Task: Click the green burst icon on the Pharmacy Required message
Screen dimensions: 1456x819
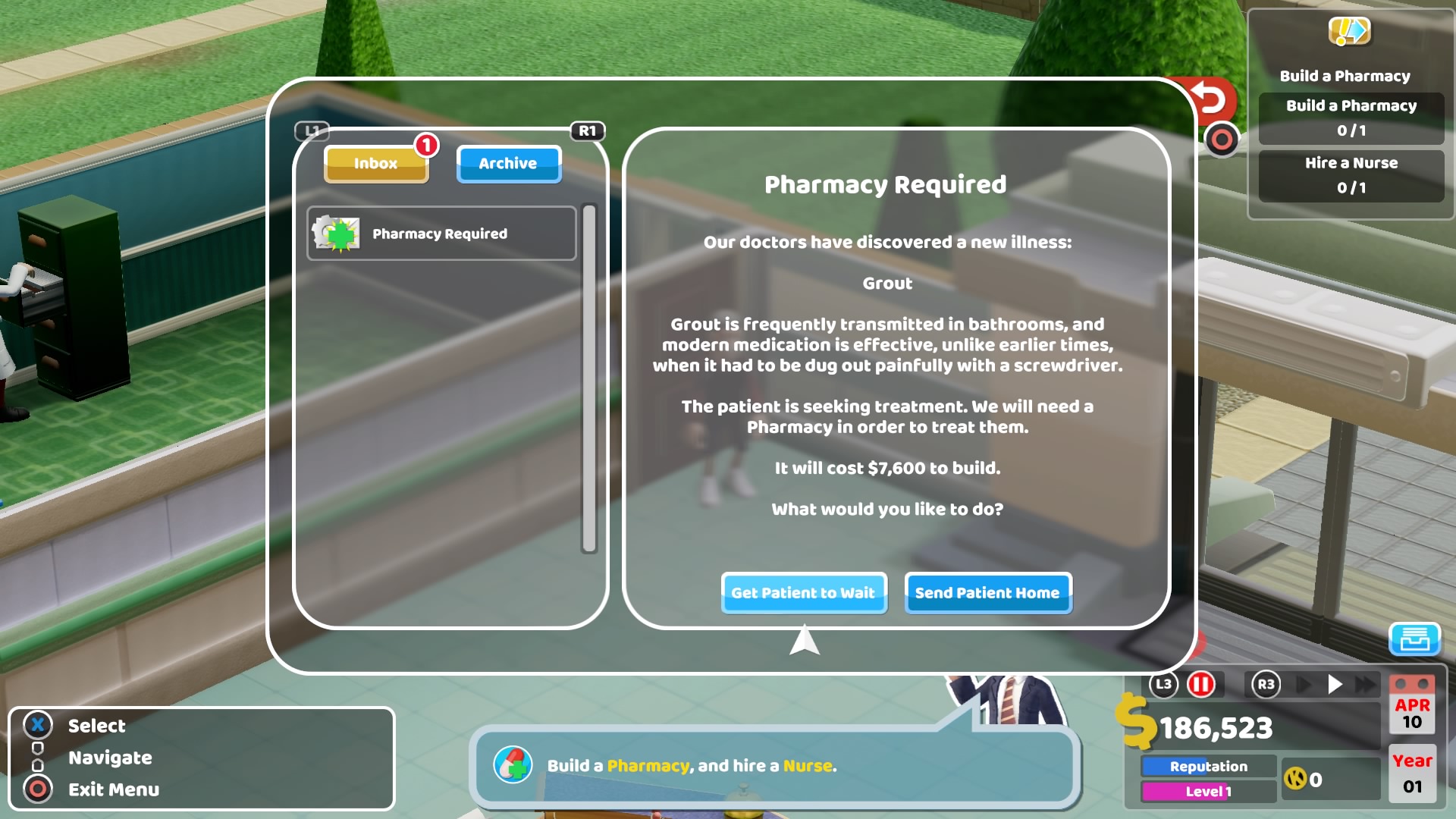Action: point(336,234)
